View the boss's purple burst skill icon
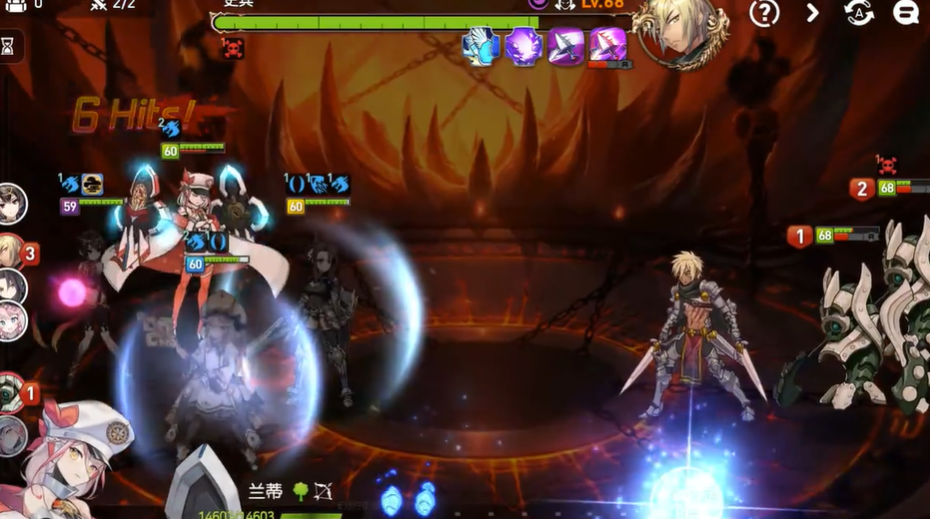 [x=523, y=46]
